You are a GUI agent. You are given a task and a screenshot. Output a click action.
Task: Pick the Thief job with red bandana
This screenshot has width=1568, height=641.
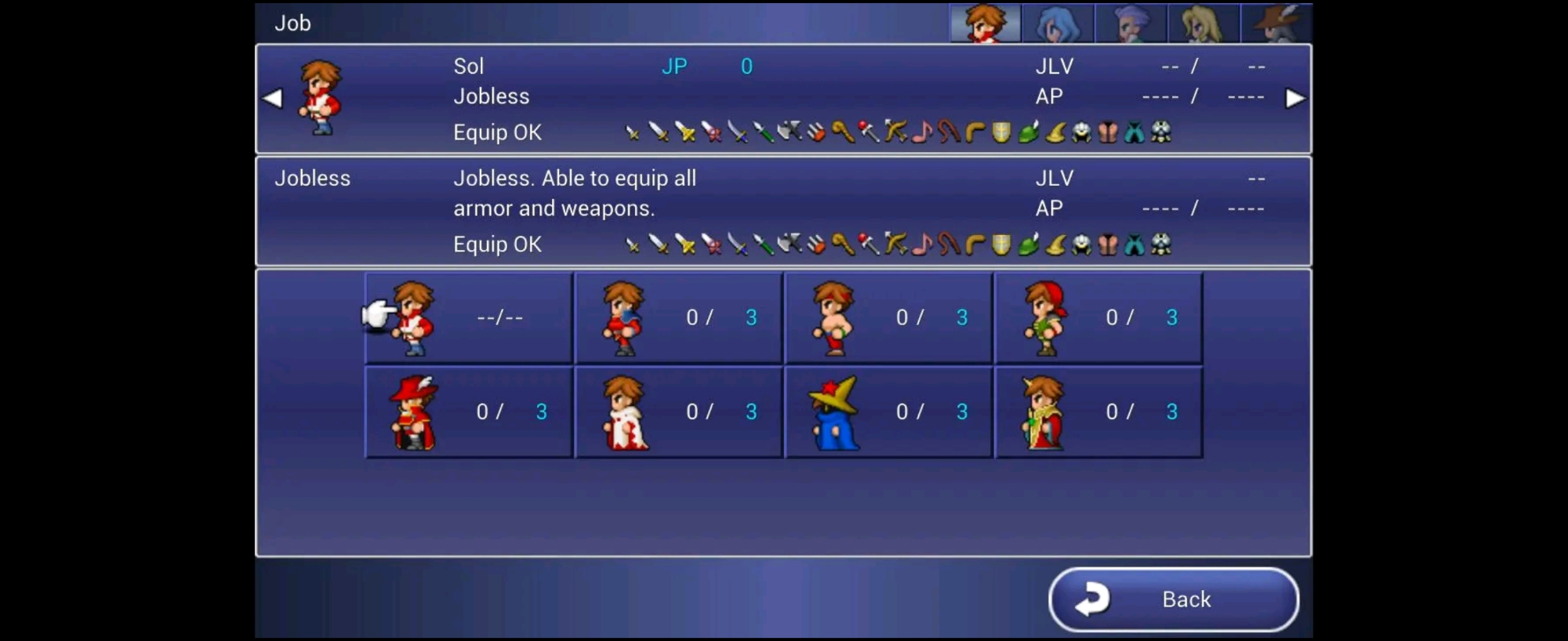[1098, 317]
